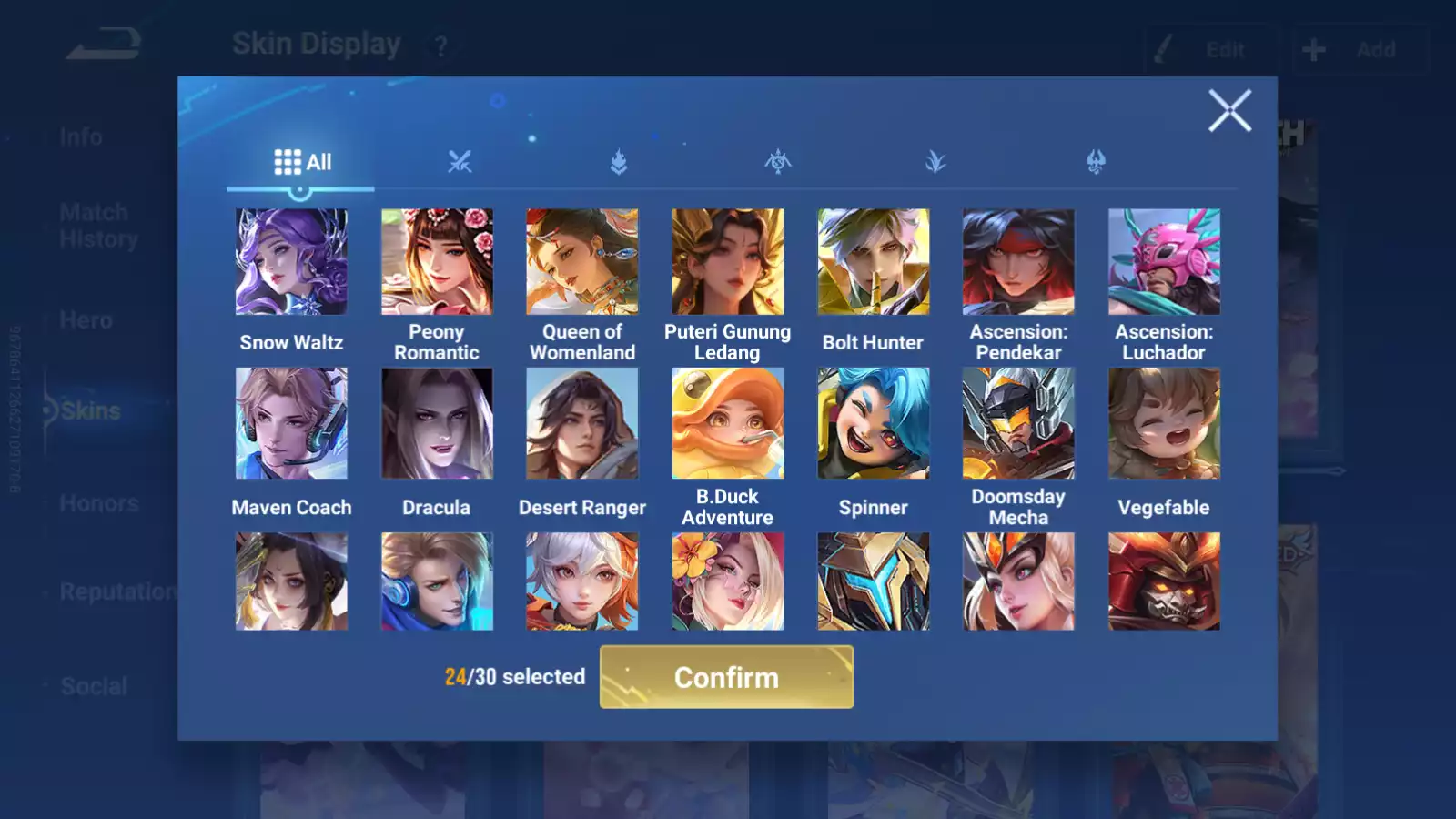Select the Doomsday Mecha skin

[1018, 423]
